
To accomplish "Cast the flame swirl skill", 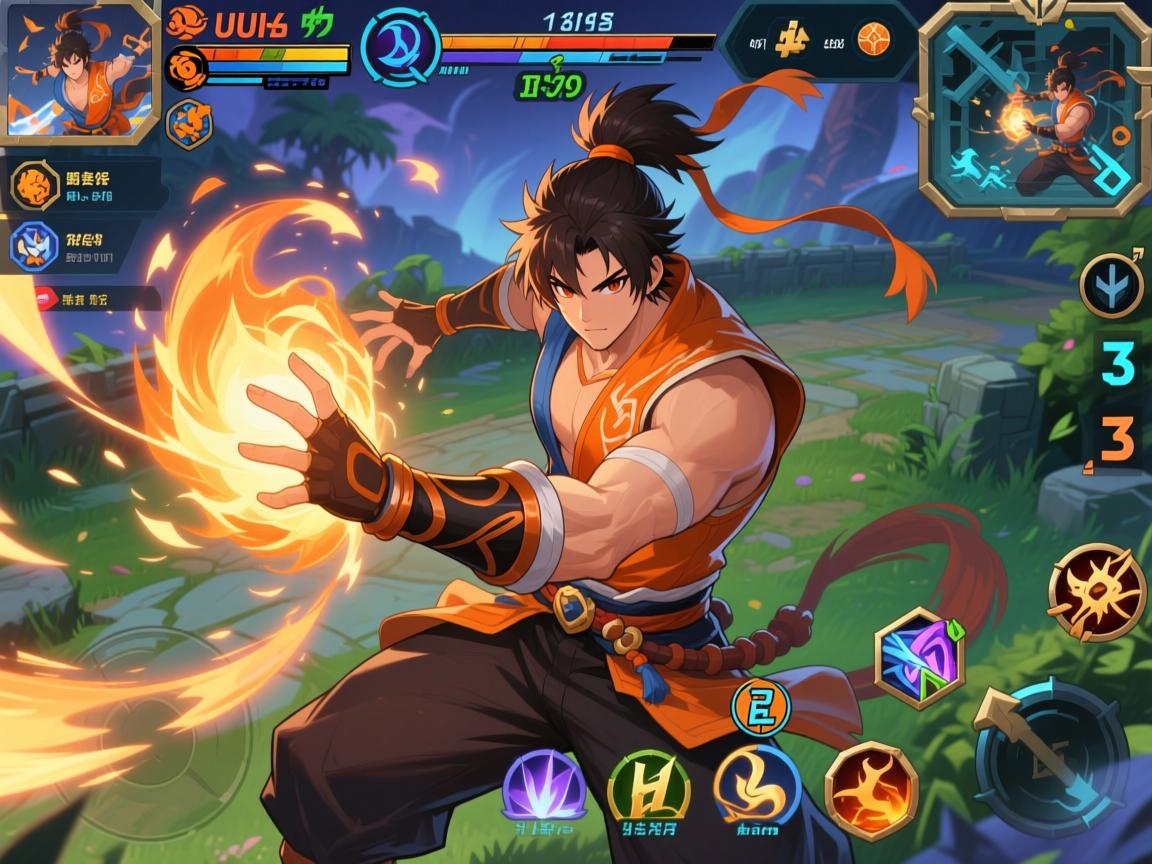I will [x=870, y=790].
